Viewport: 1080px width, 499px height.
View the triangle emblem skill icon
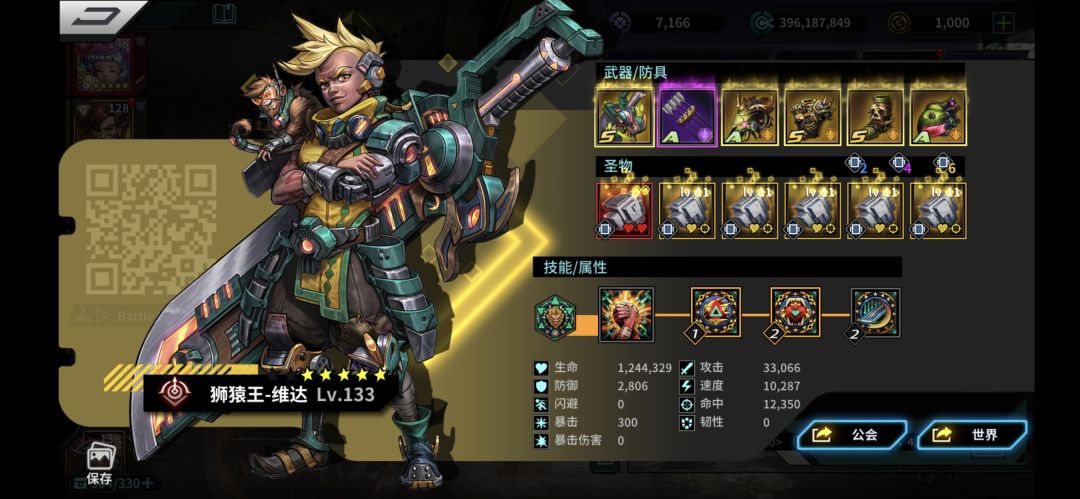pyautogui.click(x=716, y=313)
